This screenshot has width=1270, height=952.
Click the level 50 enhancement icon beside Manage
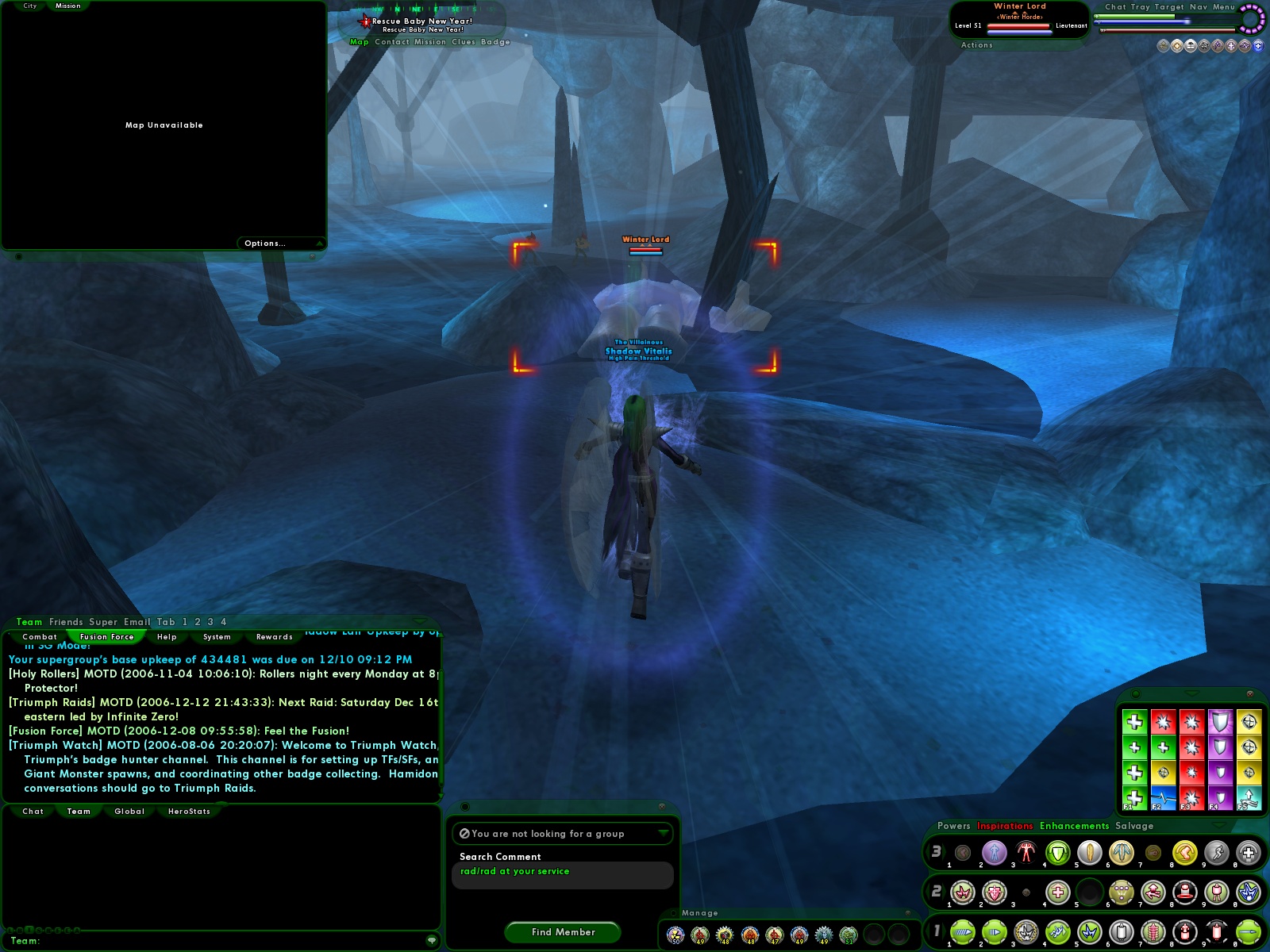675,935
